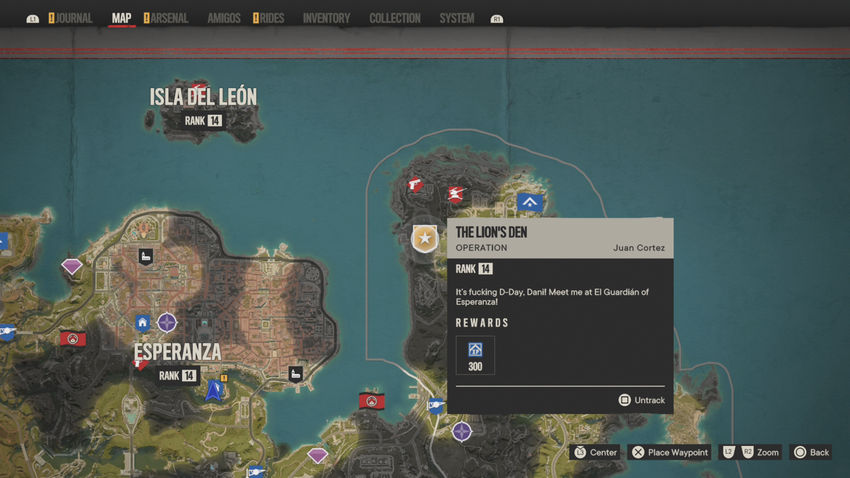Switch to the Collection tab

pos(395,18)
